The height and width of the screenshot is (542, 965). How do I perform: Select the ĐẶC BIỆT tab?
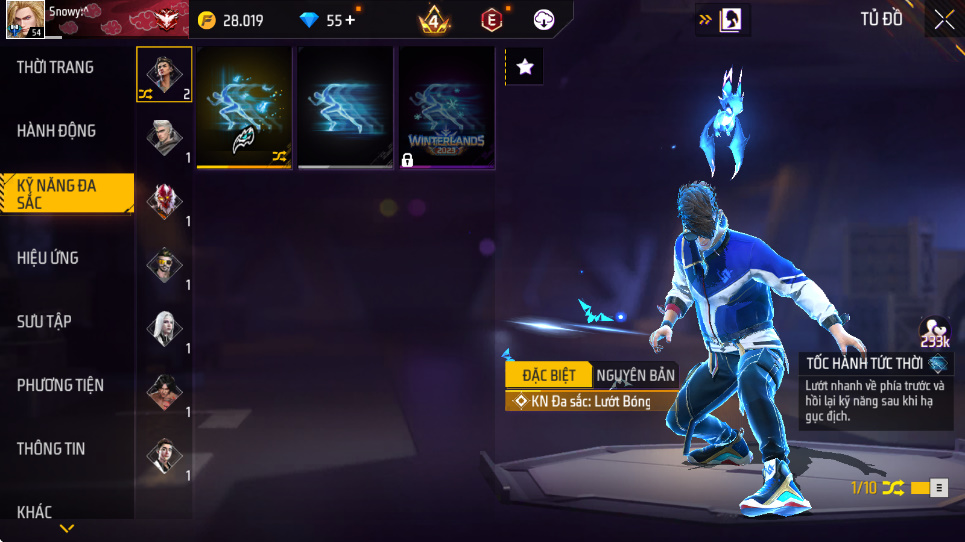548,376
